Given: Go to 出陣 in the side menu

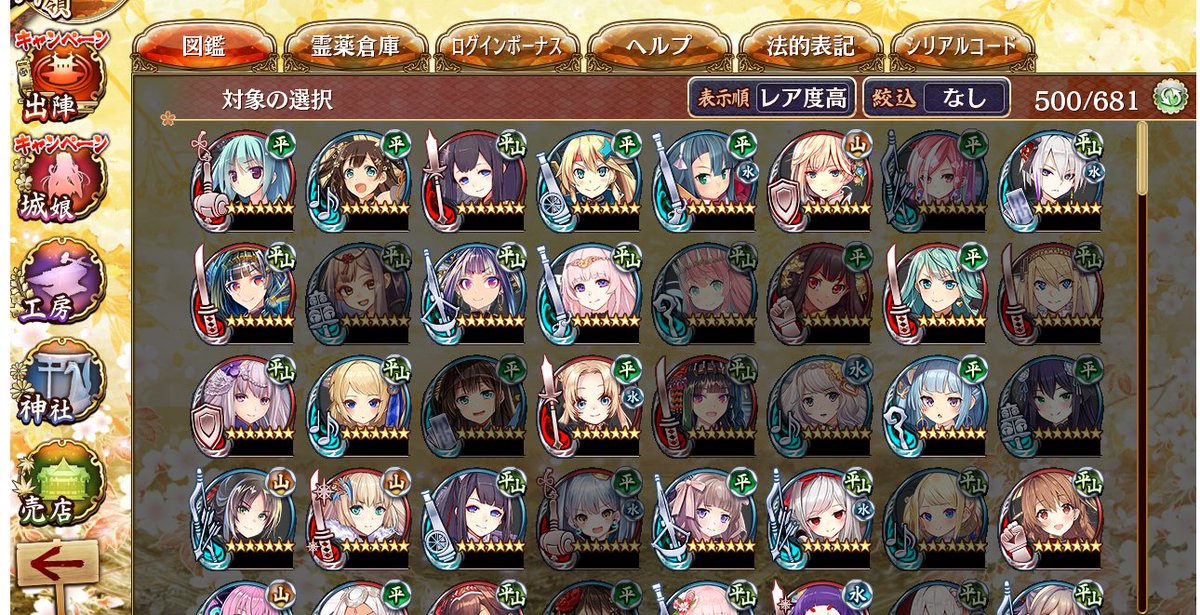Looking at the screenshot, I should 60,80.
